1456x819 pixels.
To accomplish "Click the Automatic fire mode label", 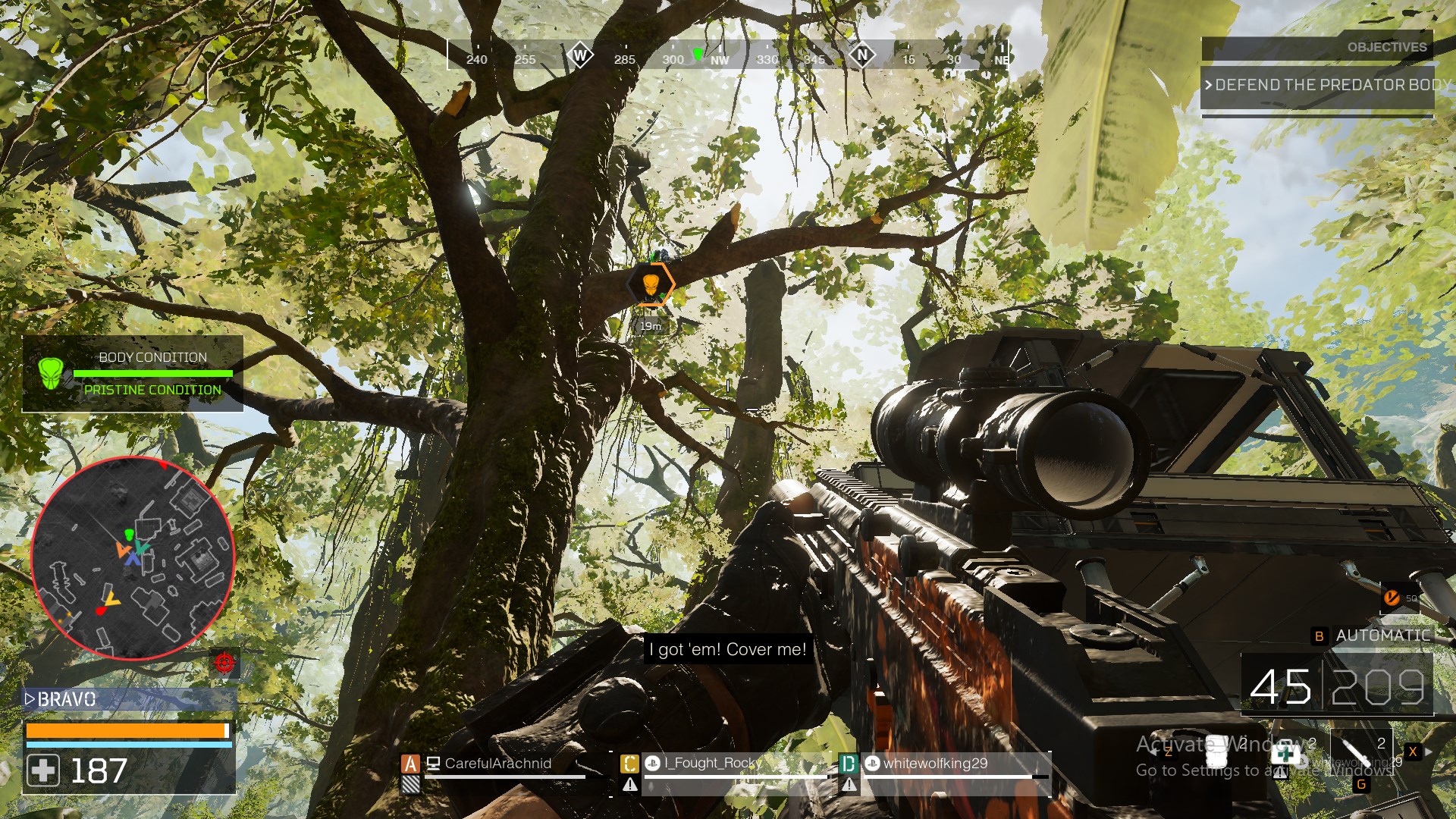I will [1382, 635].
